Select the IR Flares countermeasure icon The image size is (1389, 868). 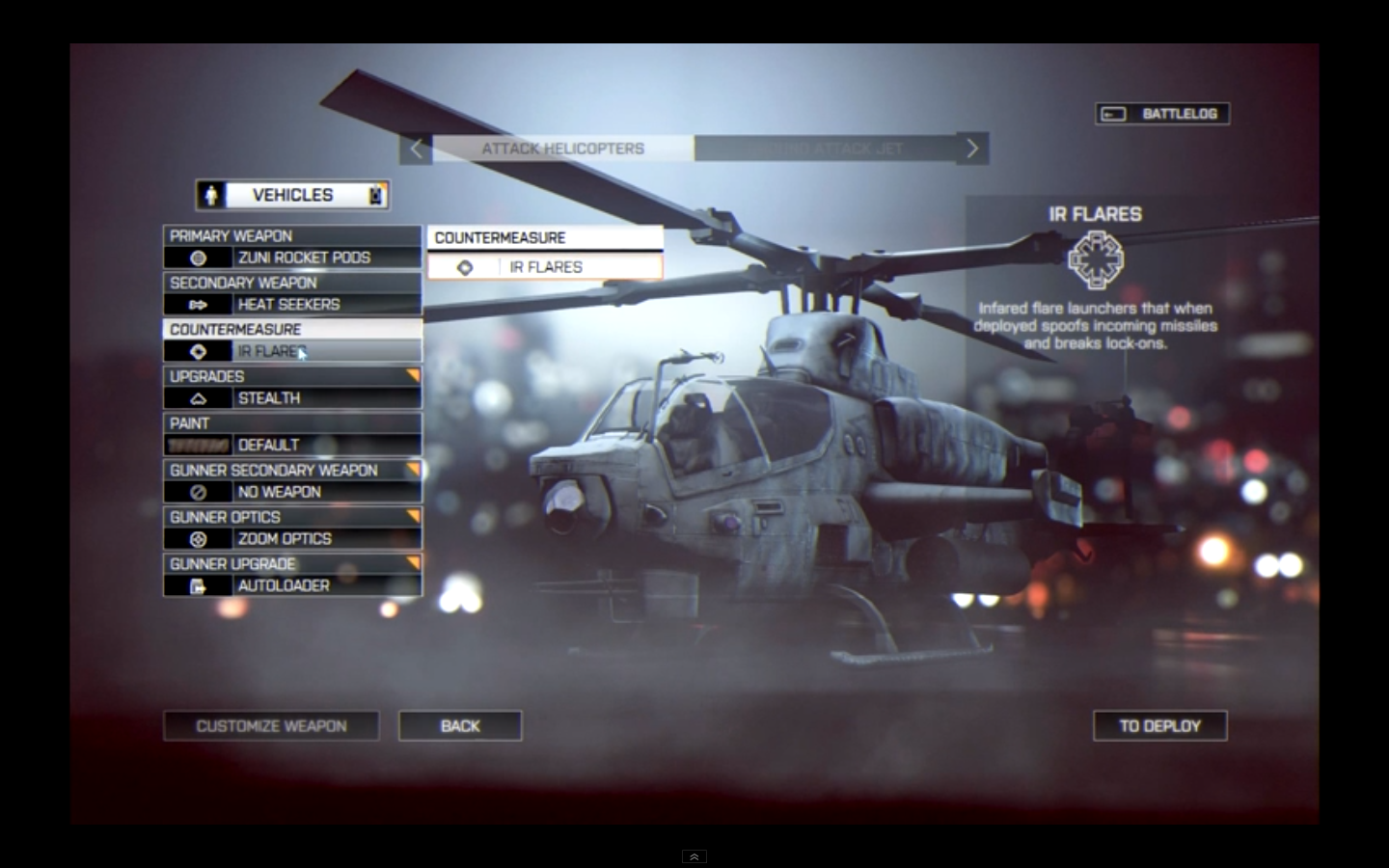click(199, 351)
